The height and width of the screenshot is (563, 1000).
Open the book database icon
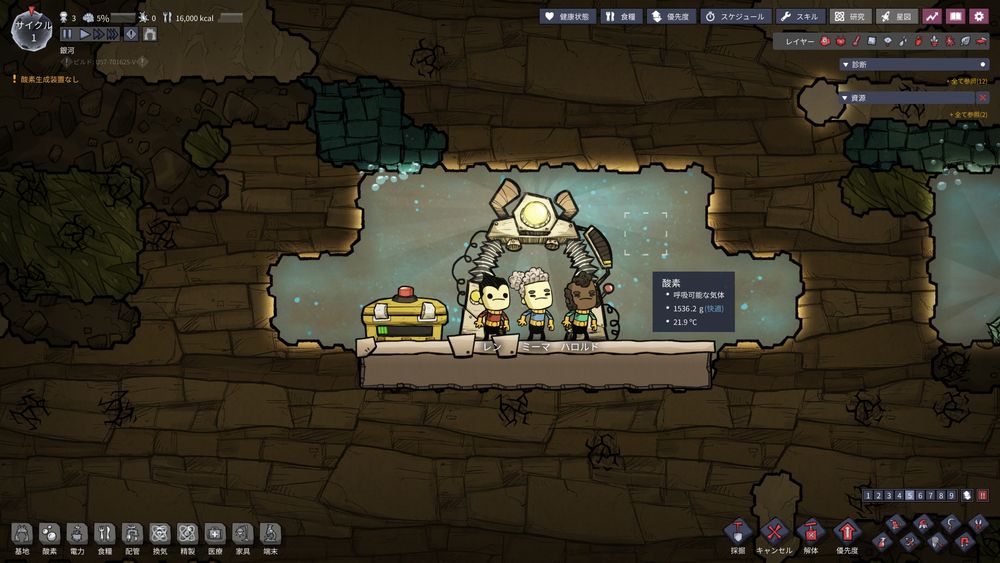pyautogui.click(x=956, y=17)
